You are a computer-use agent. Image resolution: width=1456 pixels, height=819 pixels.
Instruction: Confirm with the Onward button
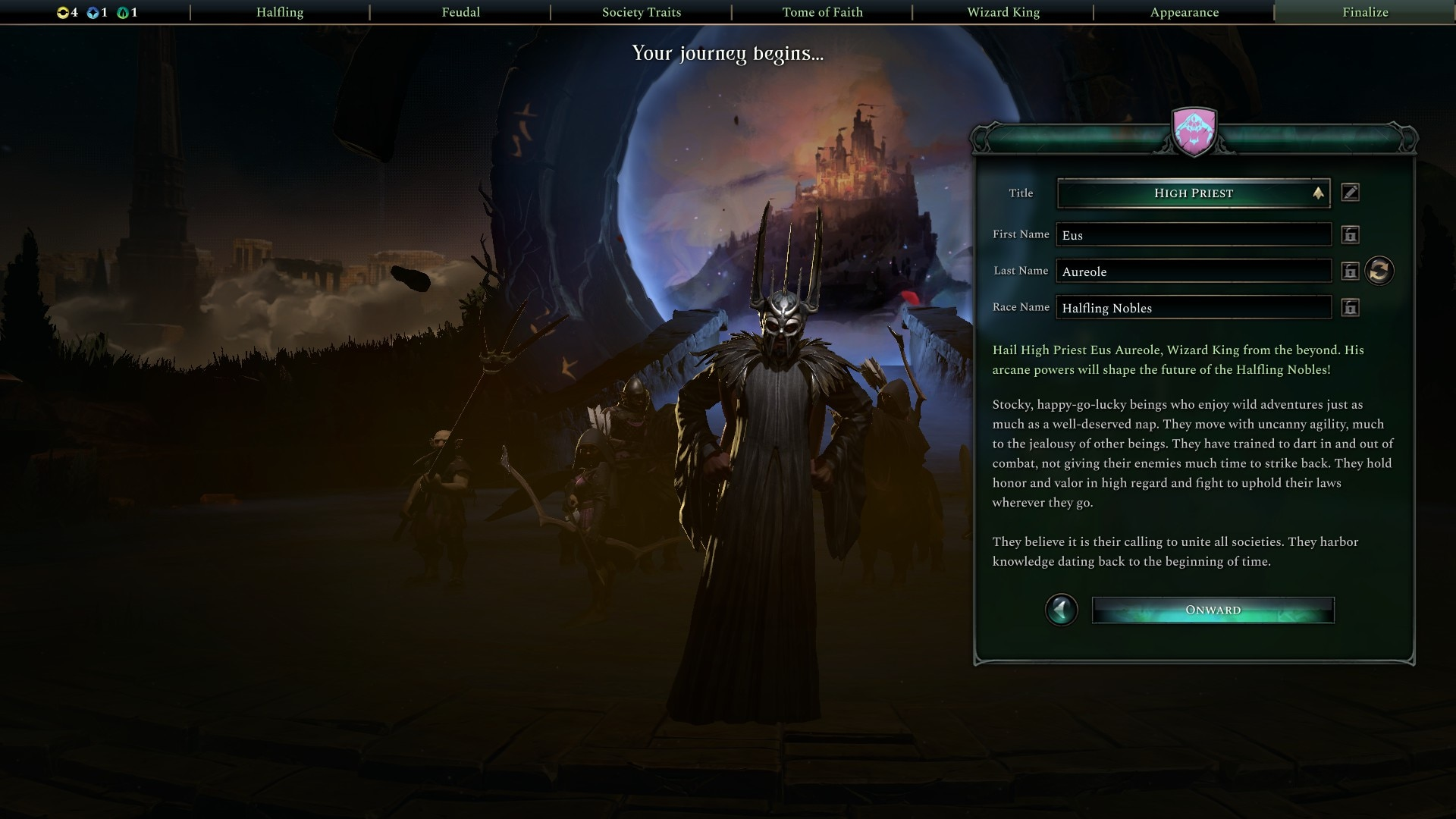pyautogui.click(x=1213, y=610)
